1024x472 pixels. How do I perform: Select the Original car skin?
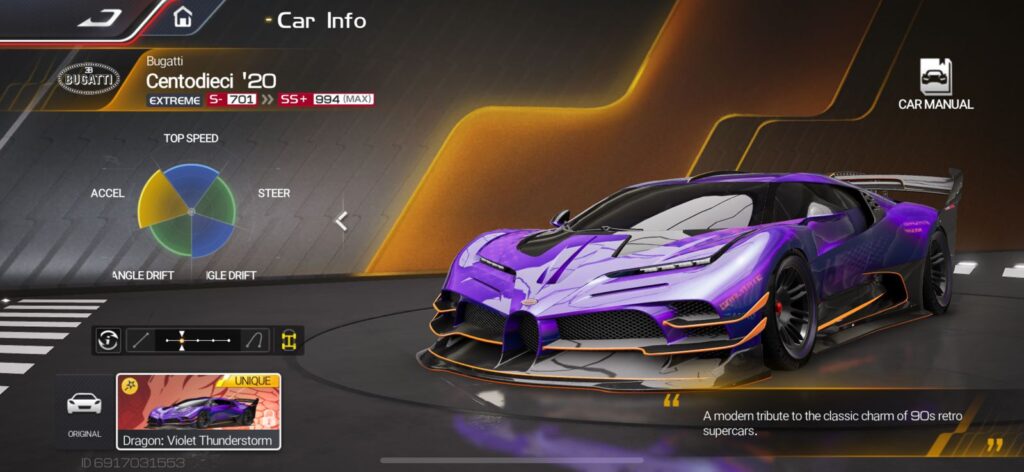click(x=83, y=410)
